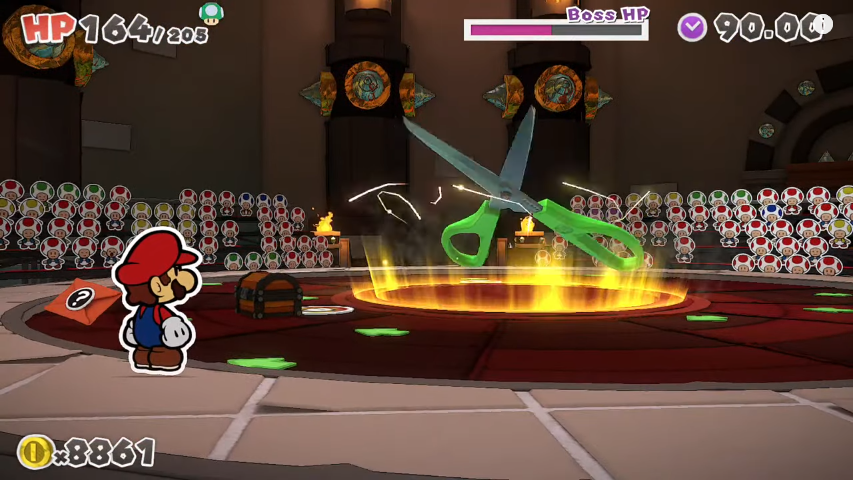Click the green 1-Up Mushroom icon
This screenshot has height=480, width=853.
click(211, 13)
